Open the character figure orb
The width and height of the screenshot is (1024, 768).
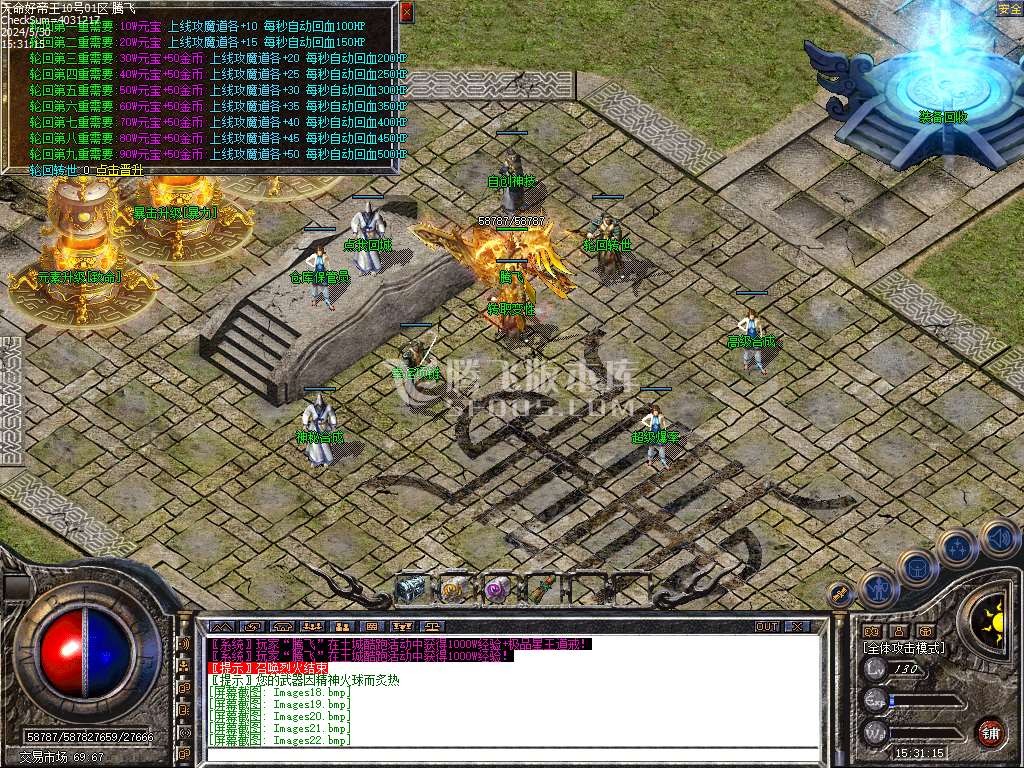877,589
